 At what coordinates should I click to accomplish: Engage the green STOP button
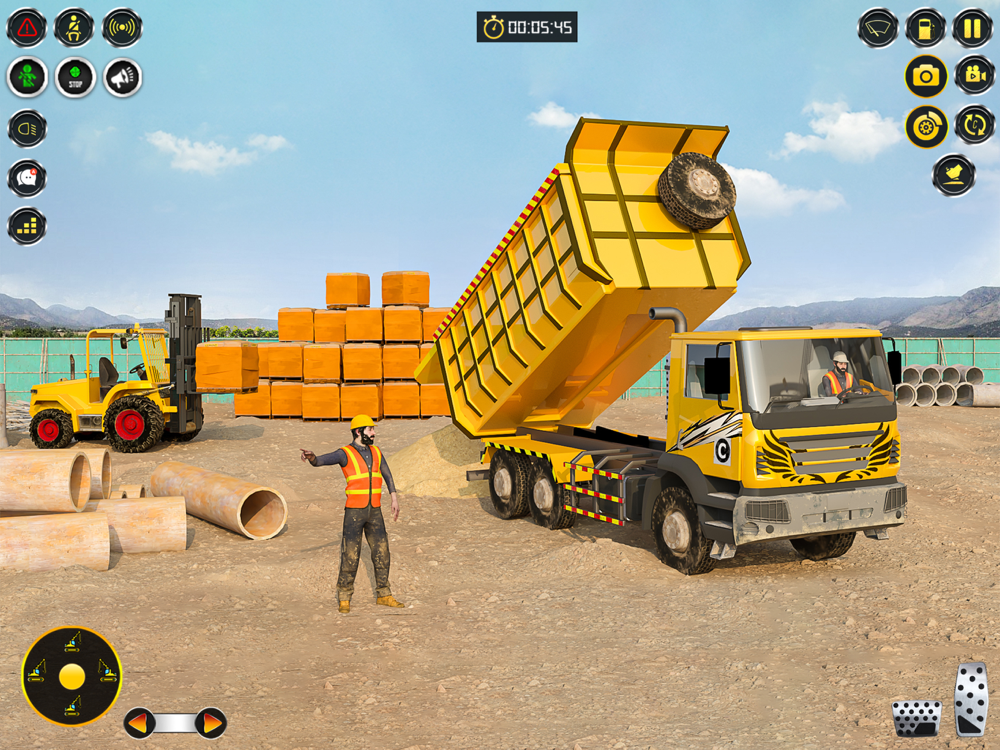(75, 77)
